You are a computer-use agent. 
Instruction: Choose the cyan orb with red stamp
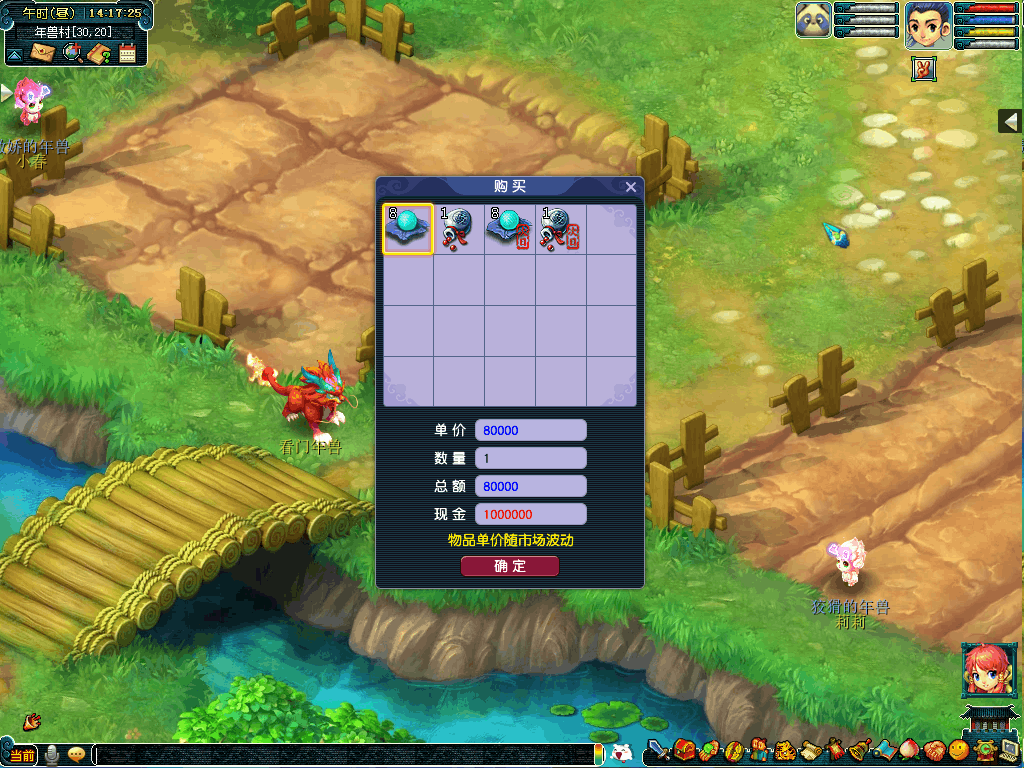510,229
